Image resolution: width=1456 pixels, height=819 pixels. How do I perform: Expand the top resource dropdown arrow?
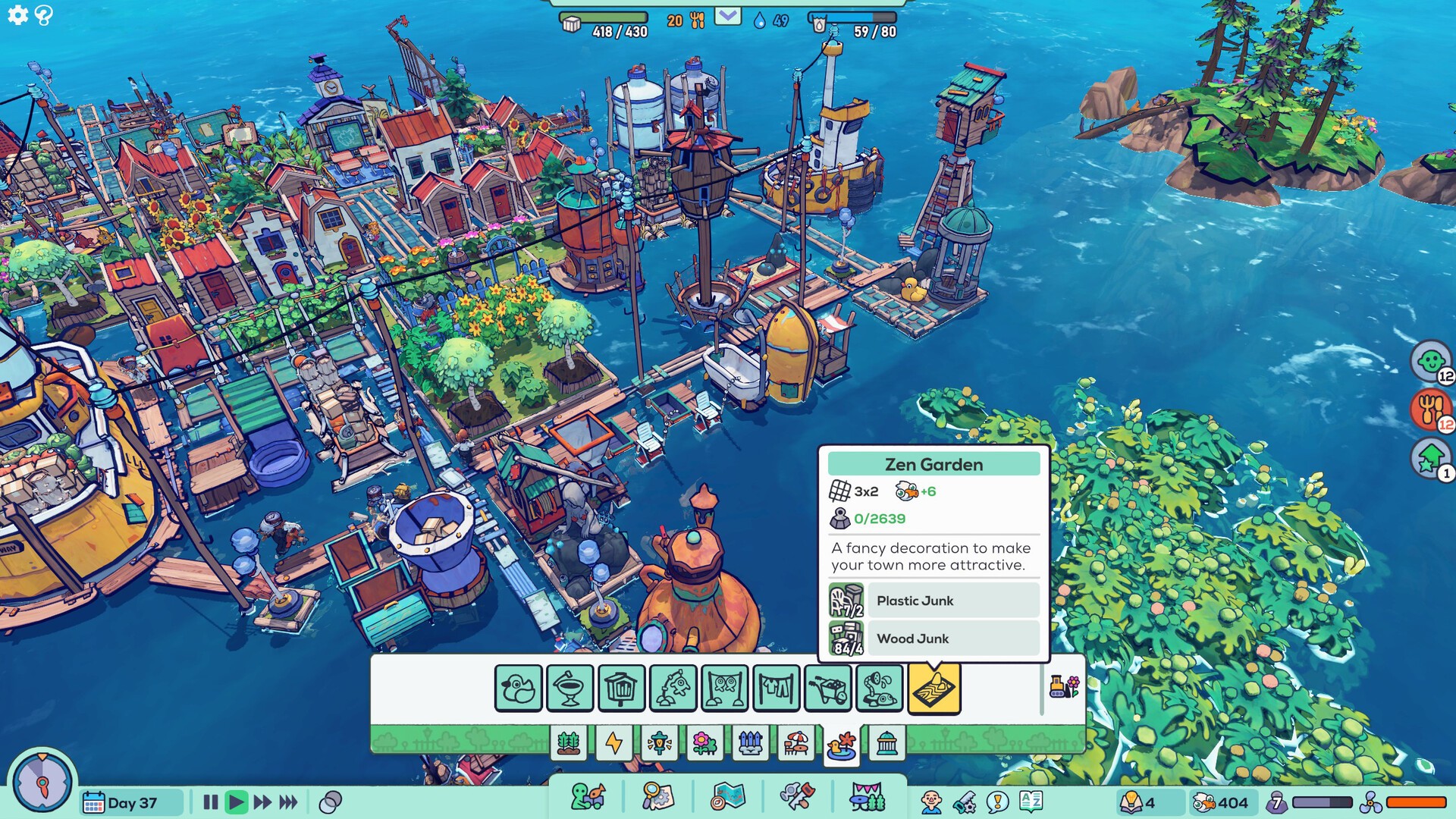point(727,16)
